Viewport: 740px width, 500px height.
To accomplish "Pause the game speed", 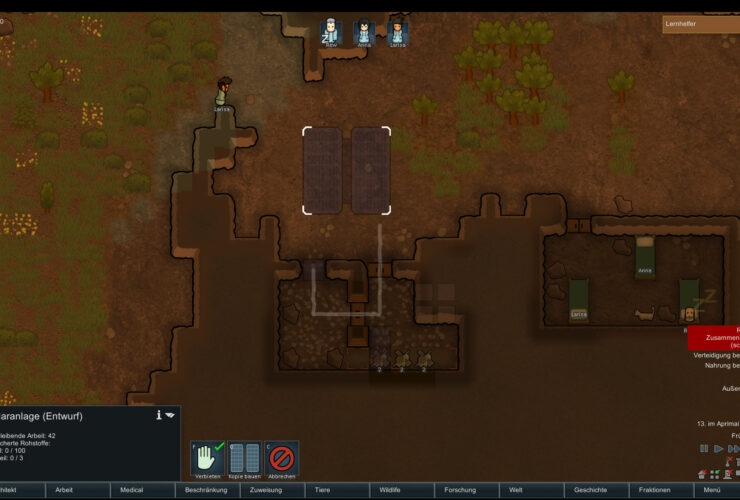I will coord(704,449).
